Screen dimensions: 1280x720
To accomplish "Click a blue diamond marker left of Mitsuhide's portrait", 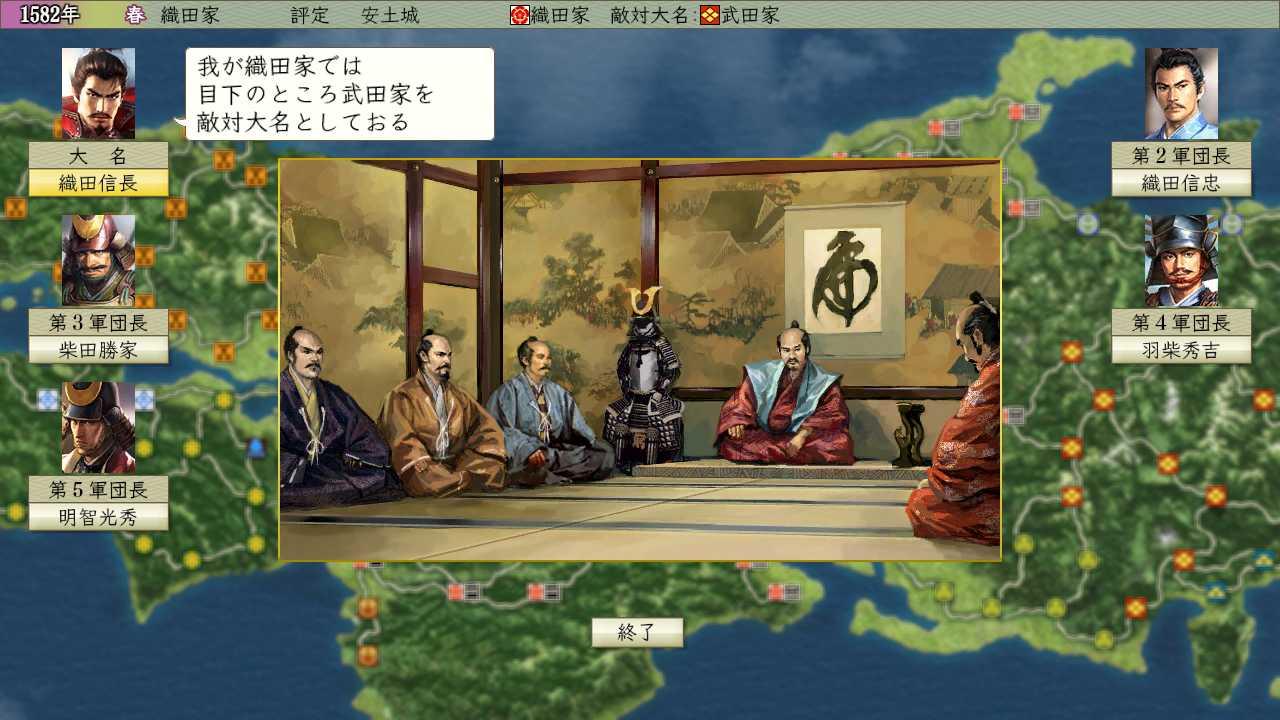I will (47, 398).
